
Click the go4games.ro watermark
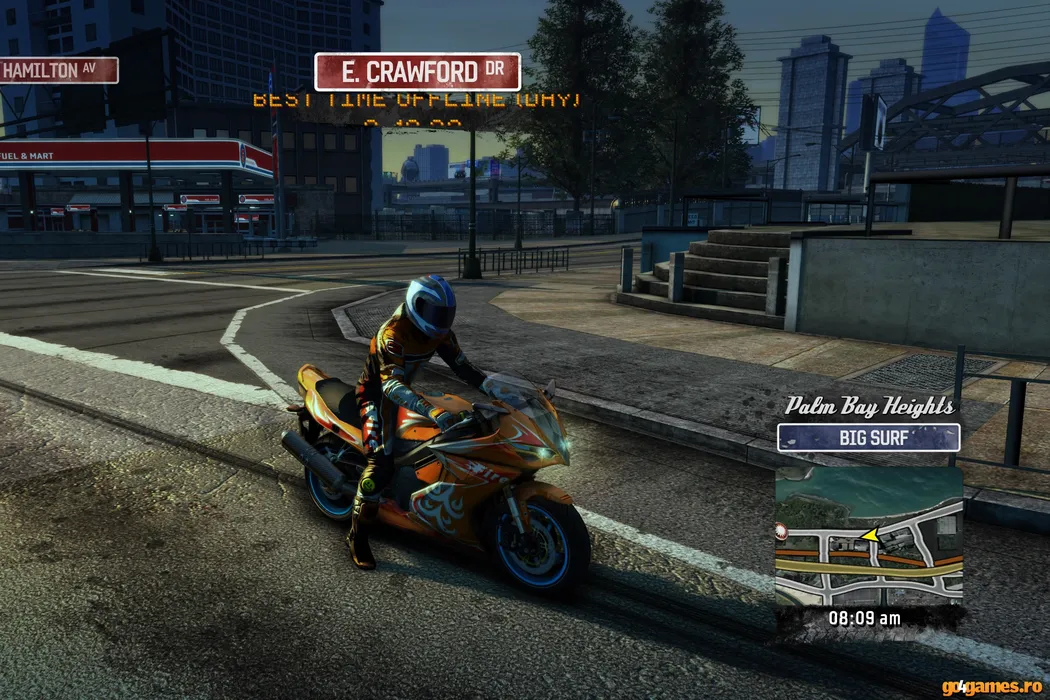992,687
